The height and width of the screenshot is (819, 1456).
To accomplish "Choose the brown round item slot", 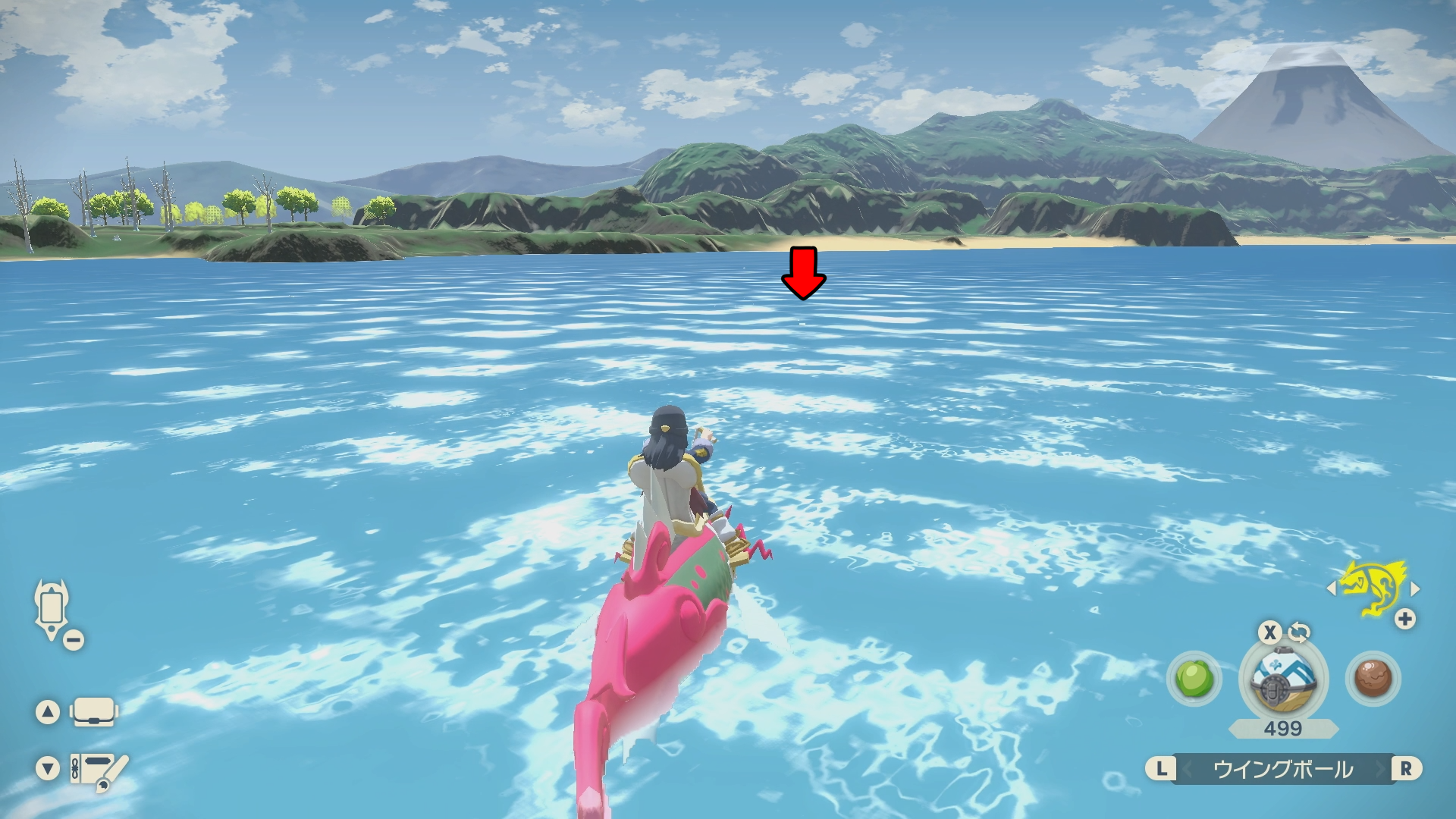I will pos(1373,678).
